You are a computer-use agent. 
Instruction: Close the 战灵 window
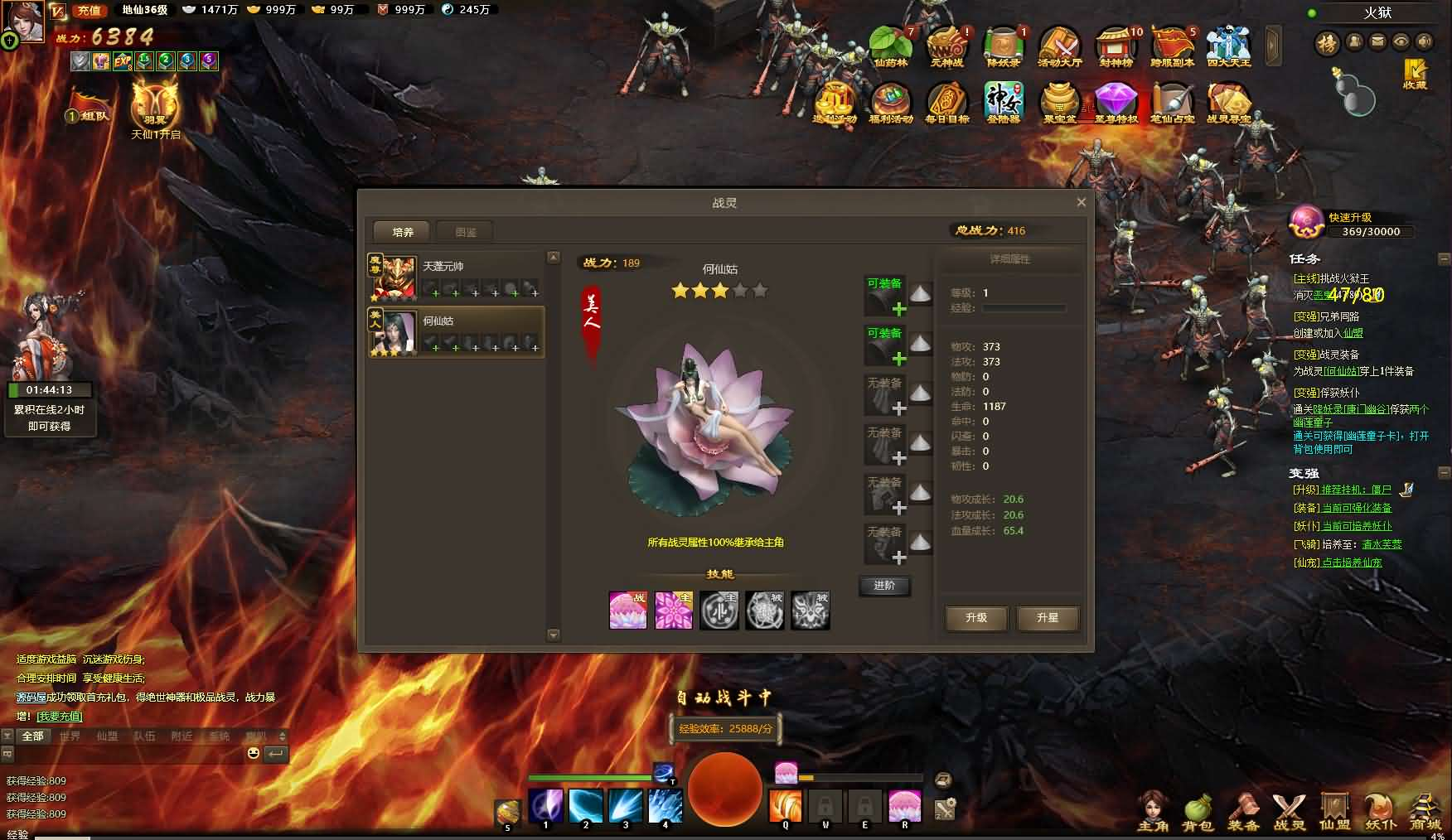point(1081,202)
